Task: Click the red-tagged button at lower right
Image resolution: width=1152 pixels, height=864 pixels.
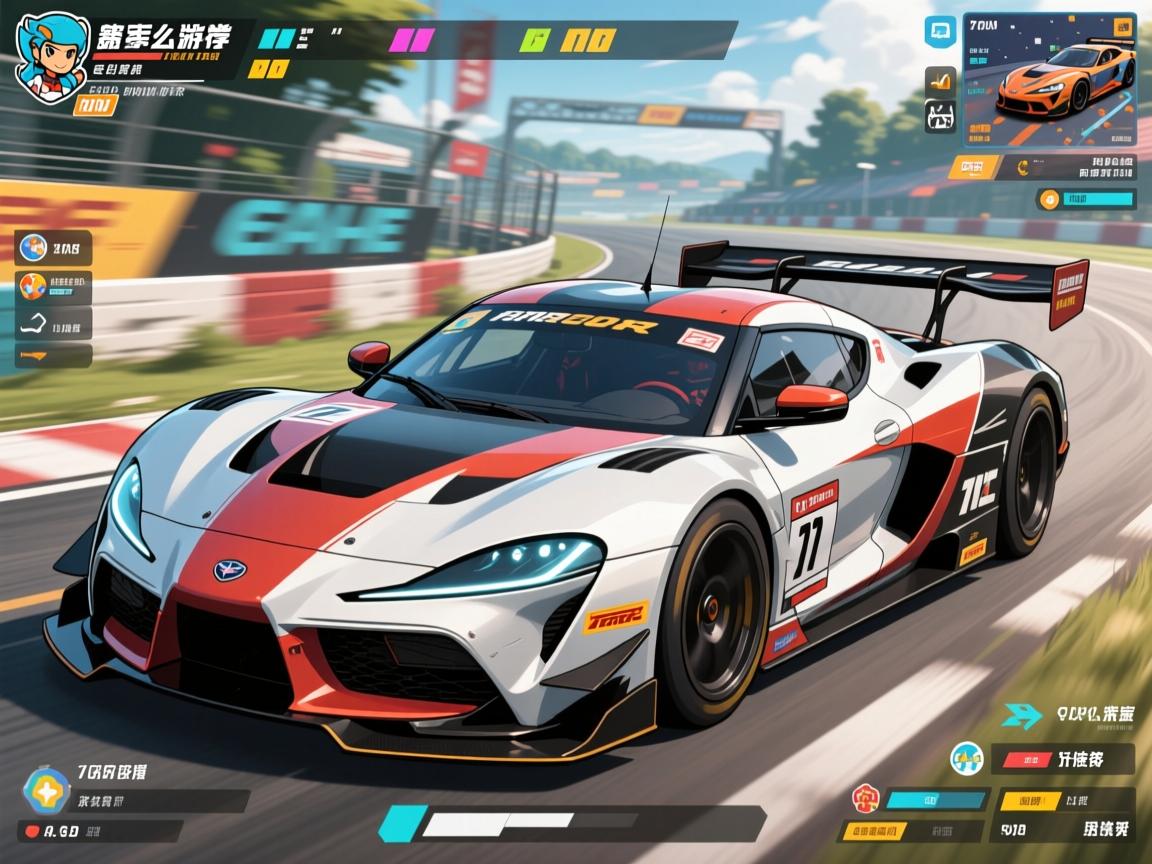Action: 1067,758
